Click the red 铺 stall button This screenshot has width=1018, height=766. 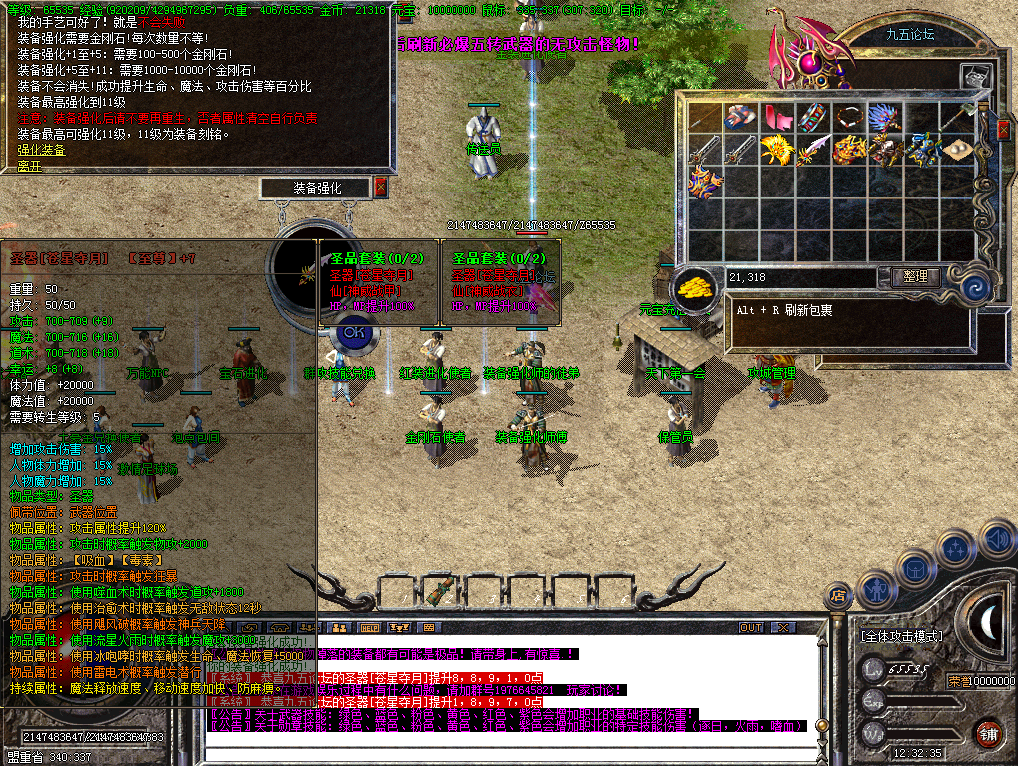[x=989, y=731]
